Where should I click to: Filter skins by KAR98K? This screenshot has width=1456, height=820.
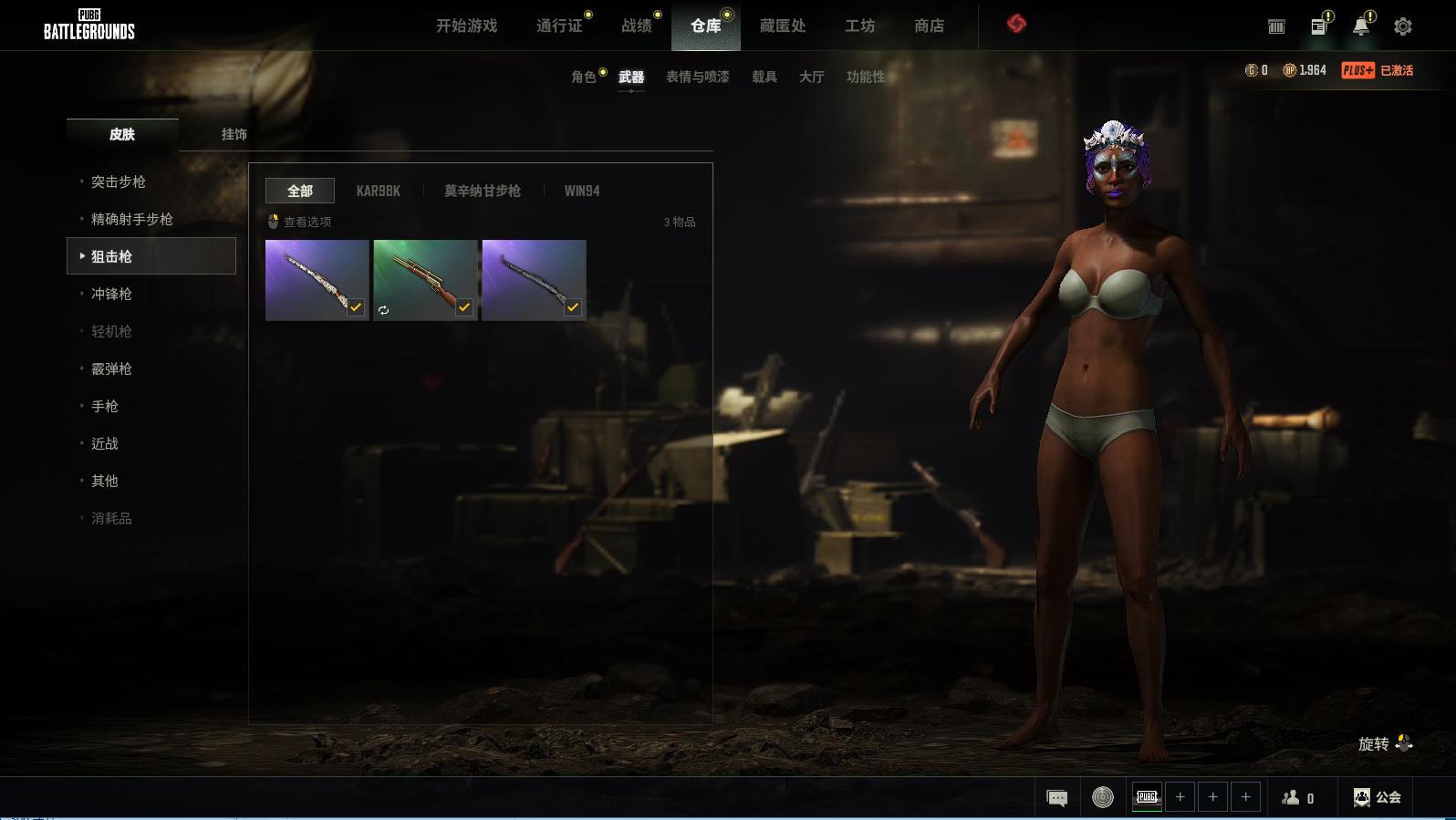pos(378,192)
